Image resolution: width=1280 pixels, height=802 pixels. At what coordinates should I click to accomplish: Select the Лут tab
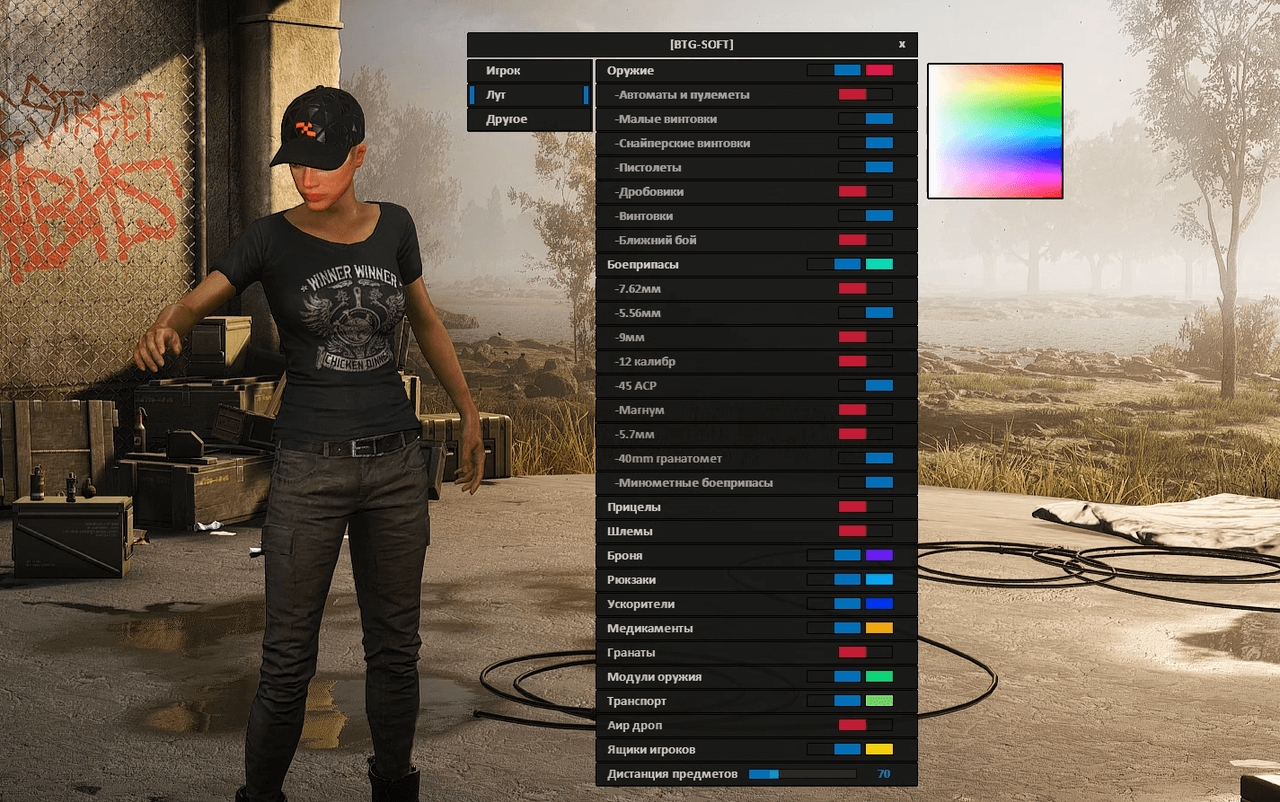tap(529, 94)
